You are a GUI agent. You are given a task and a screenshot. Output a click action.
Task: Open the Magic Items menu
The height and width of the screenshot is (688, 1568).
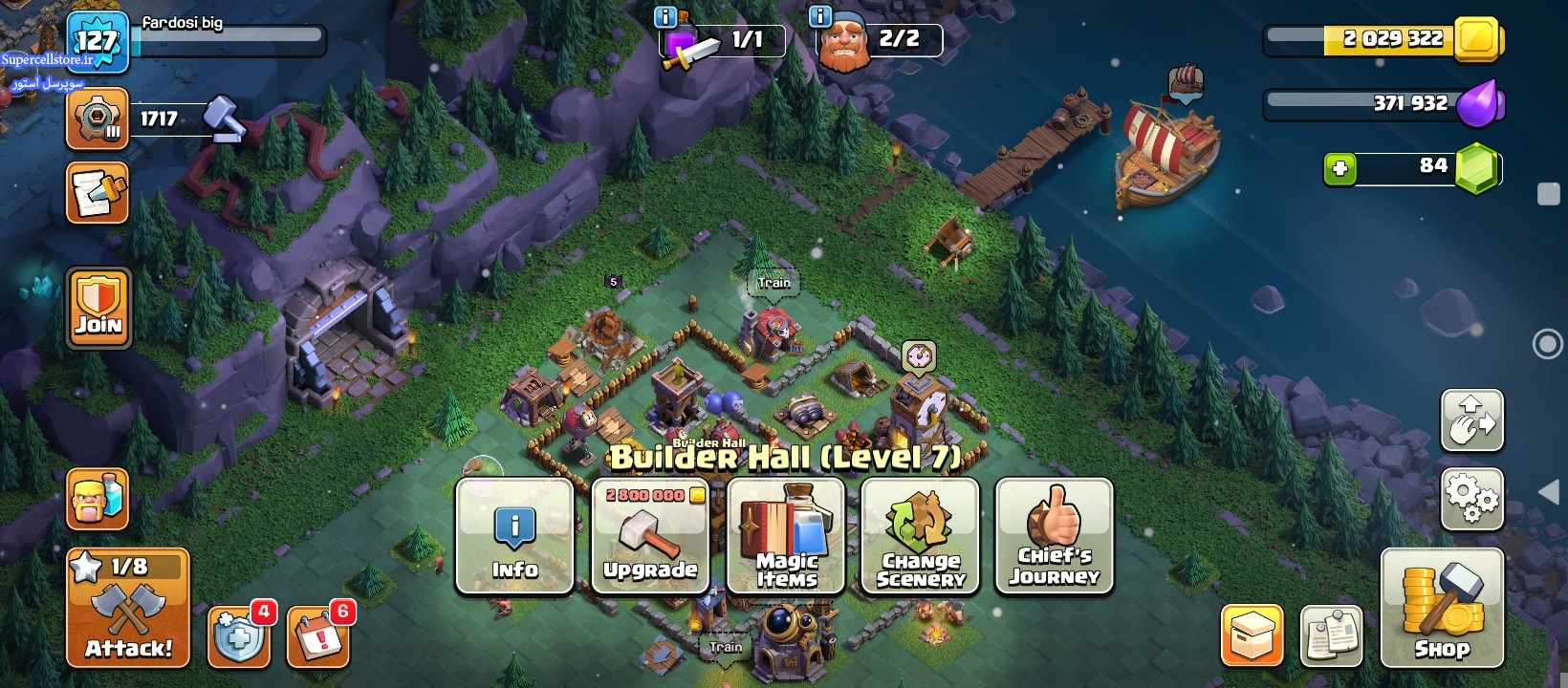(x=786, y=536)
